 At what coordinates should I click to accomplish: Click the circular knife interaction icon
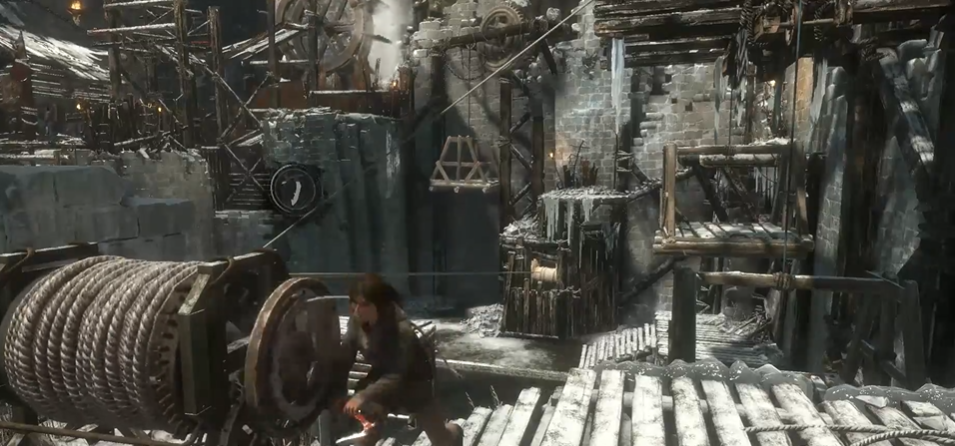[x=295, y=188]
